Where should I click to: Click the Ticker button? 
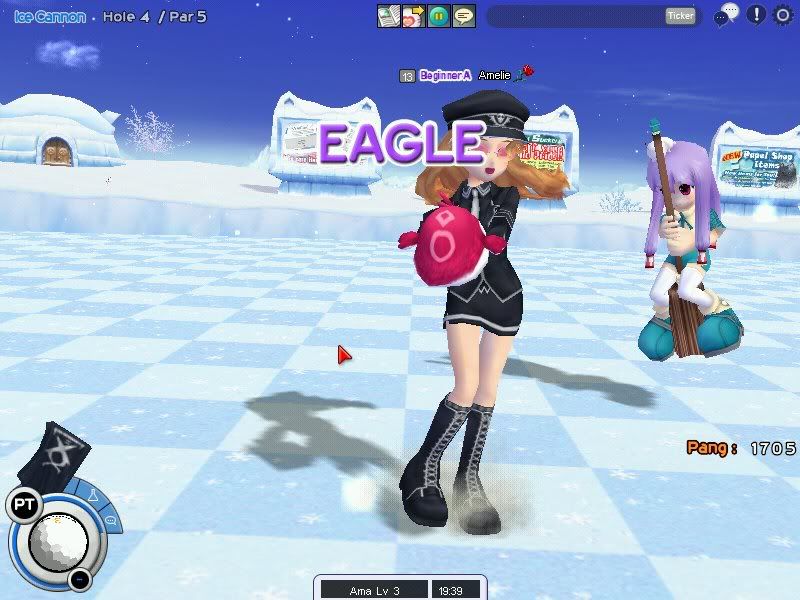(680, 16)
